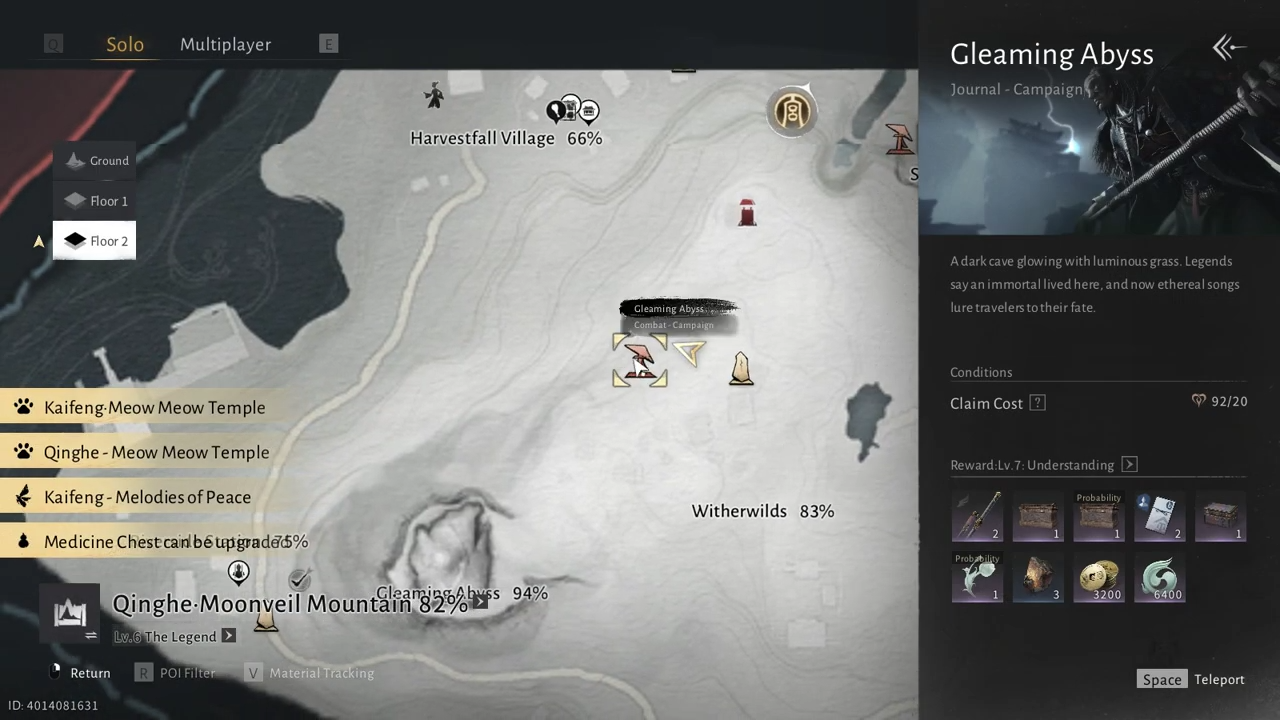
Task: Click the round gold gate map marker
Action: coord(792,111)
